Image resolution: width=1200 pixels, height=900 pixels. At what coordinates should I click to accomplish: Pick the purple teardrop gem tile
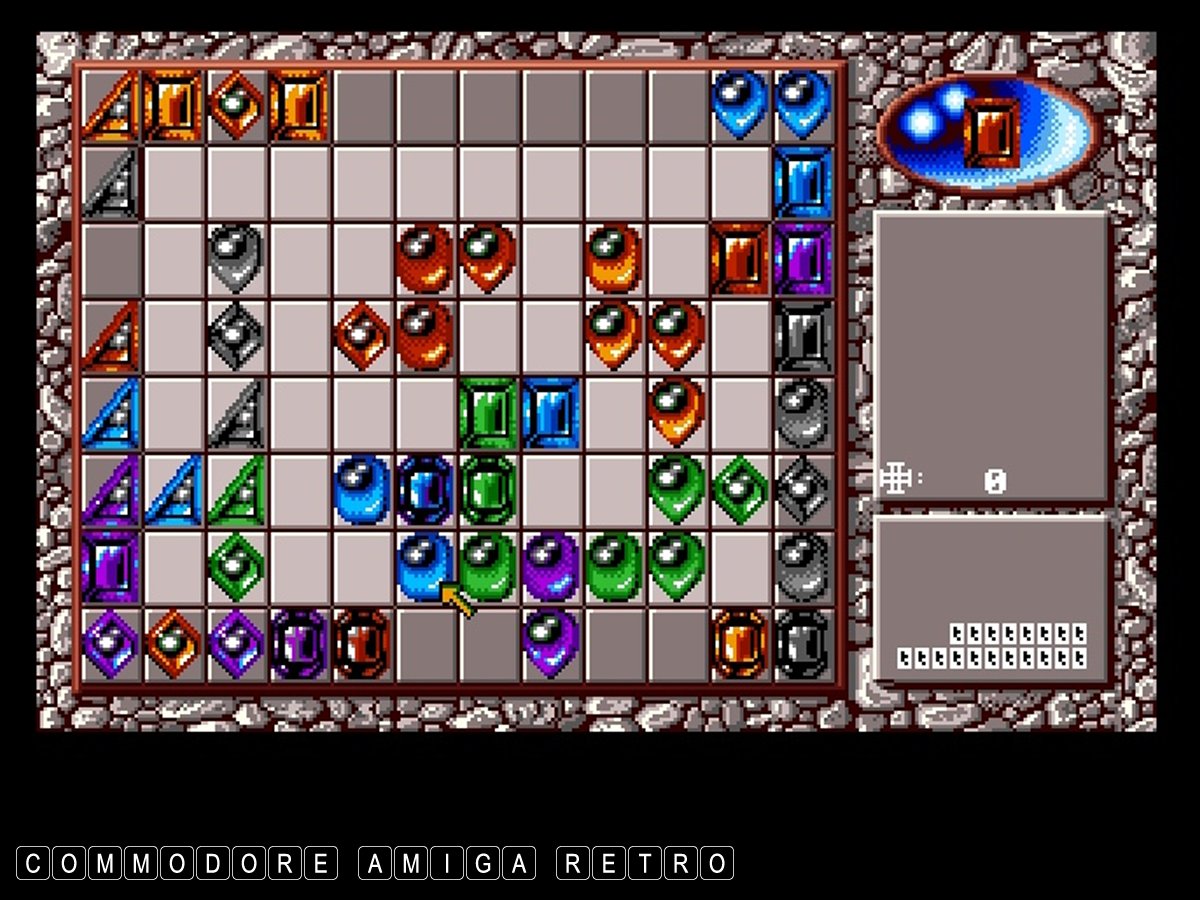click(551, 641)
